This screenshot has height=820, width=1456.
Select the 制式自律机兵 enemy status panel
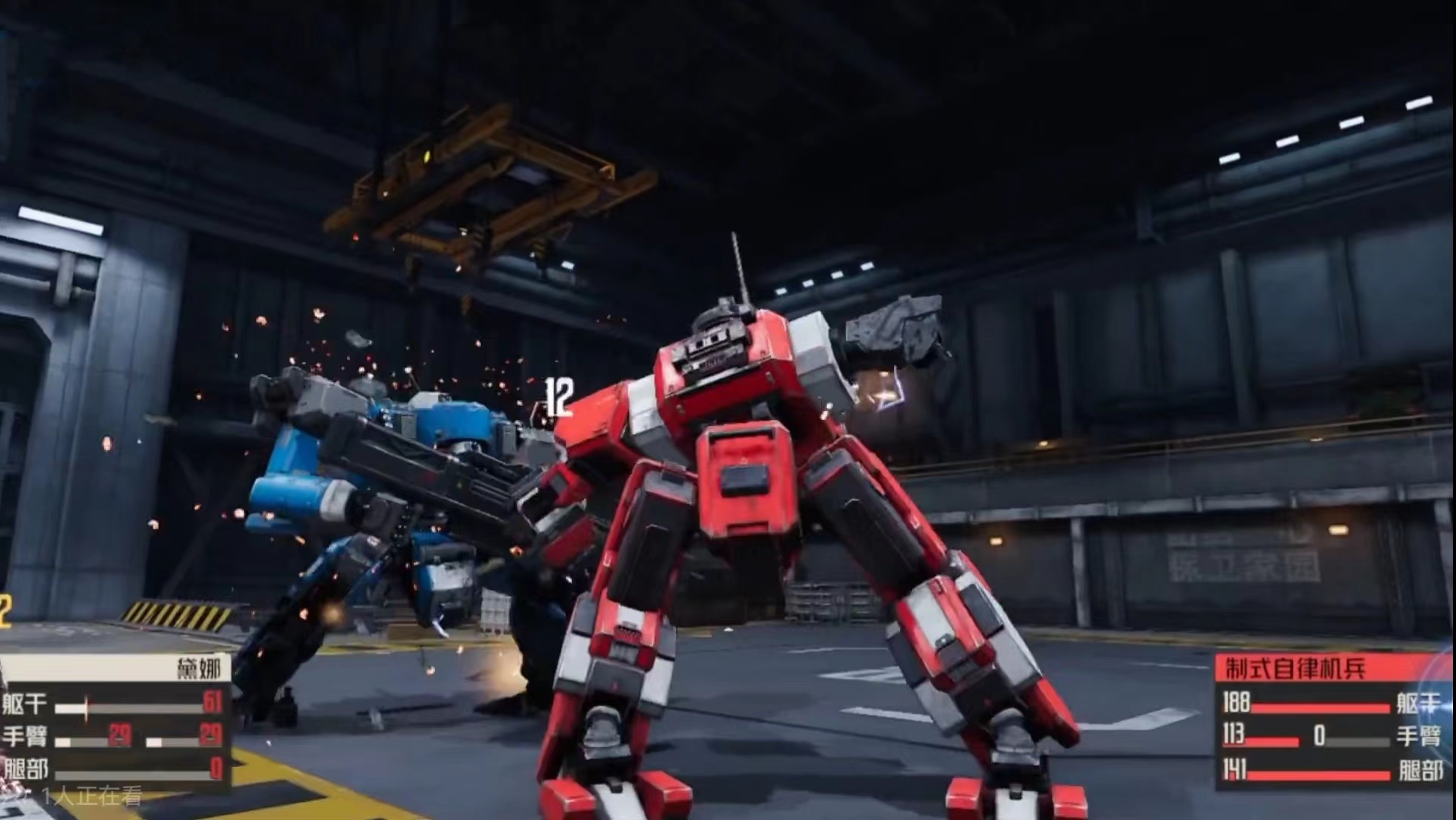coord(1333,721)
